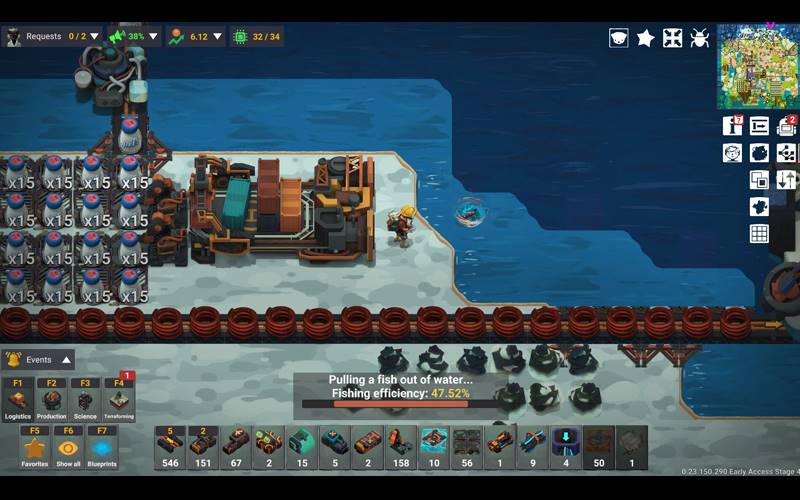The width and height of the screenshot is (800, 500).
Task: Click the grid icon in the right panel
Action: point(759,234)
